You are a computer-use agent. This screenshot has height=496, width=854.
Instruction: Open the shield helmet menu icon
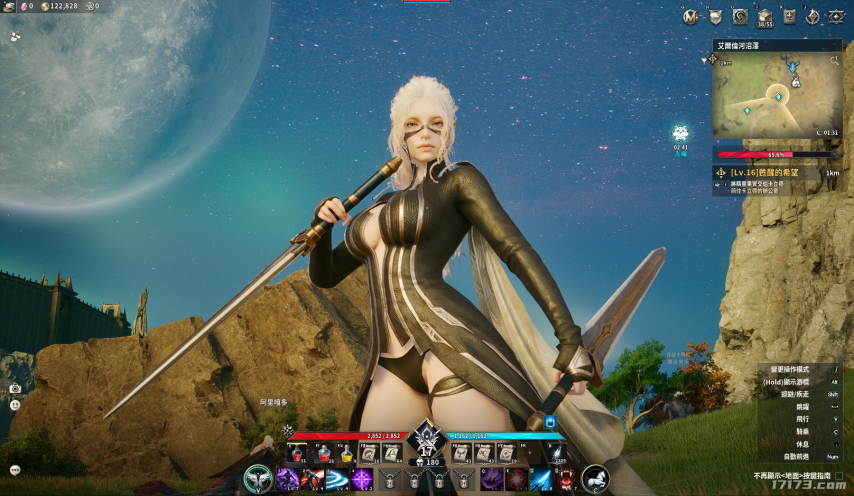(x=715, y=16)
